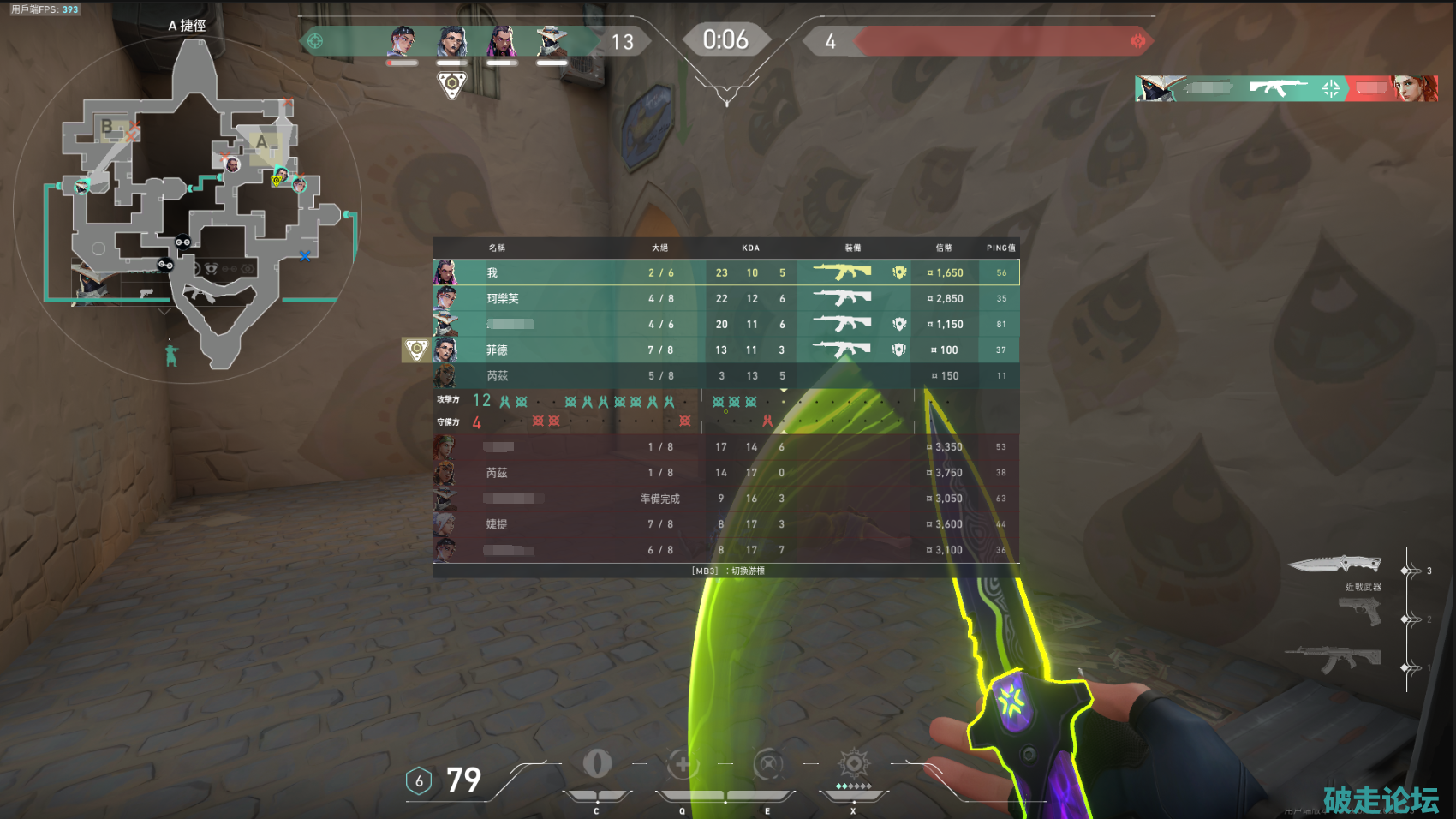Select 珂樂芙's scoreboard row
Viewport: 1456px width, 819px height.
pyautogui.click(x=725, y=298)
